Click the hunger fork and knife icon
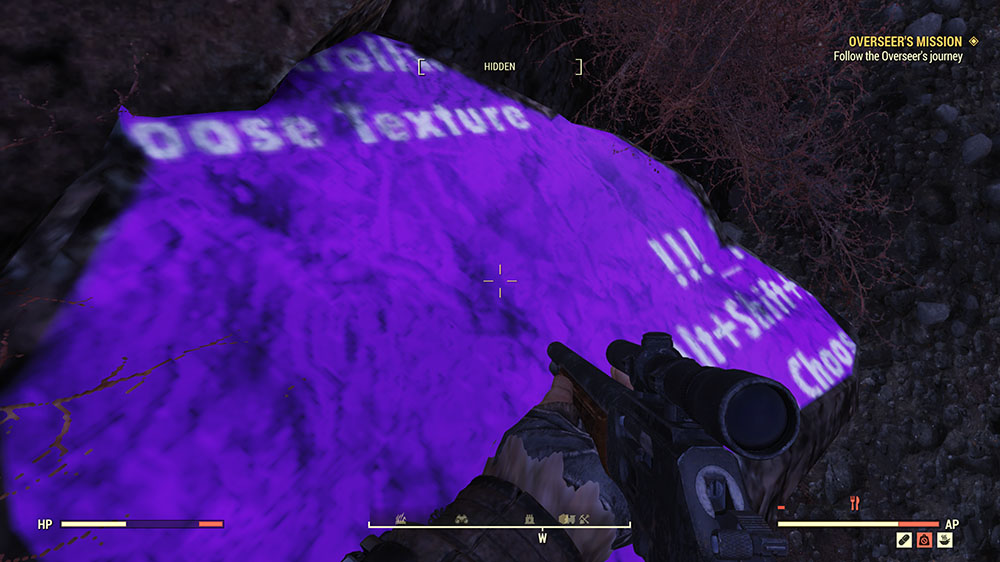1000x562 pixels. pyautogui.click(x=856, y=505)
